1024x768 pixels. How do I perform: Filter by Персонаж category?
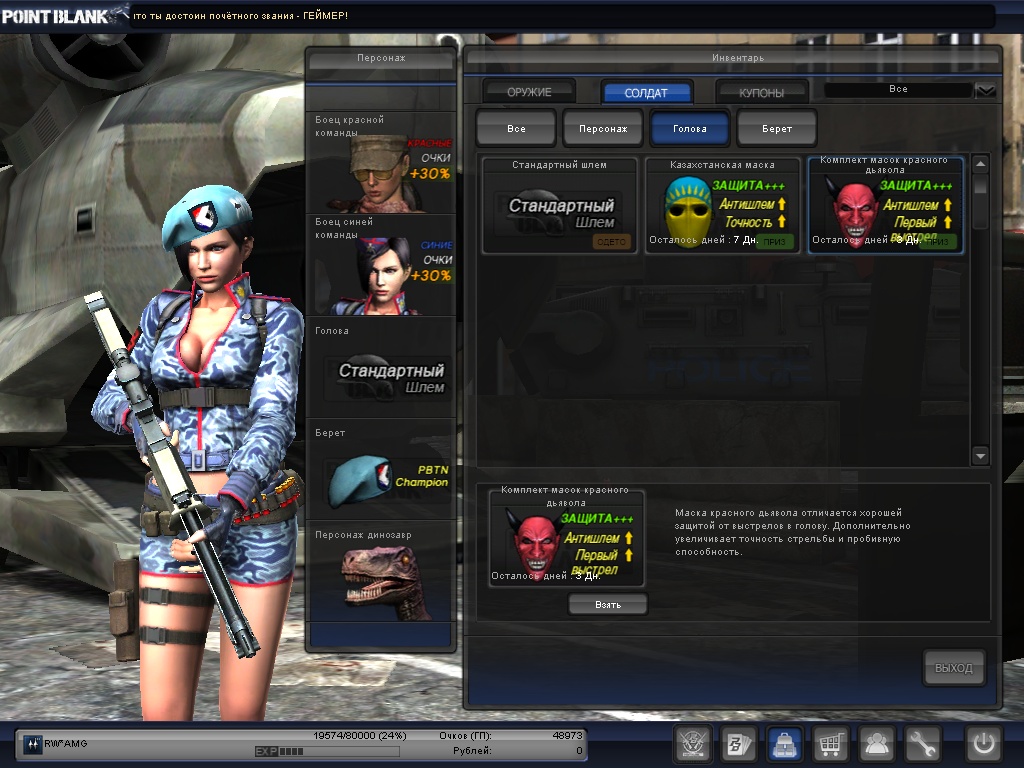(x=603, y=129)
